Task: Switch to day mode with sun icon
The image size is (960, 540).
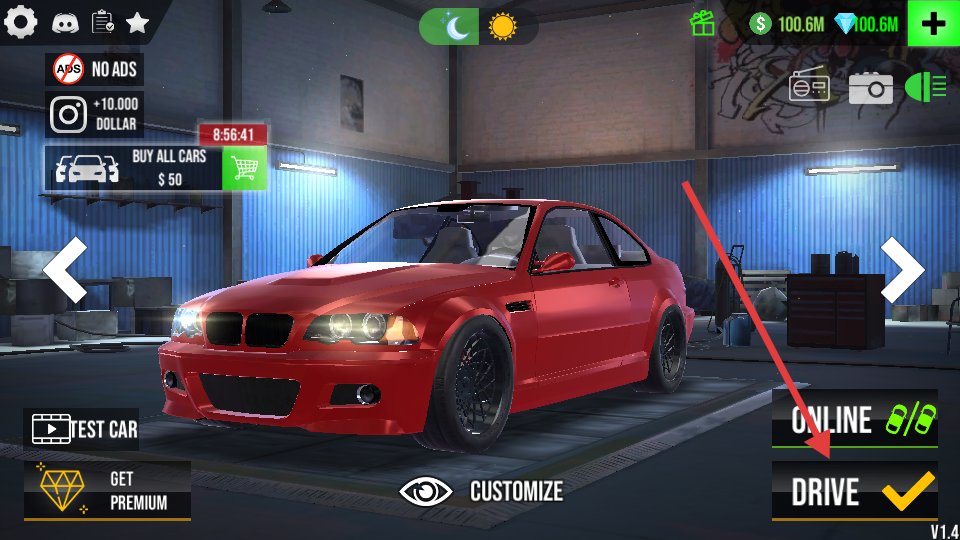Action: 502,26
